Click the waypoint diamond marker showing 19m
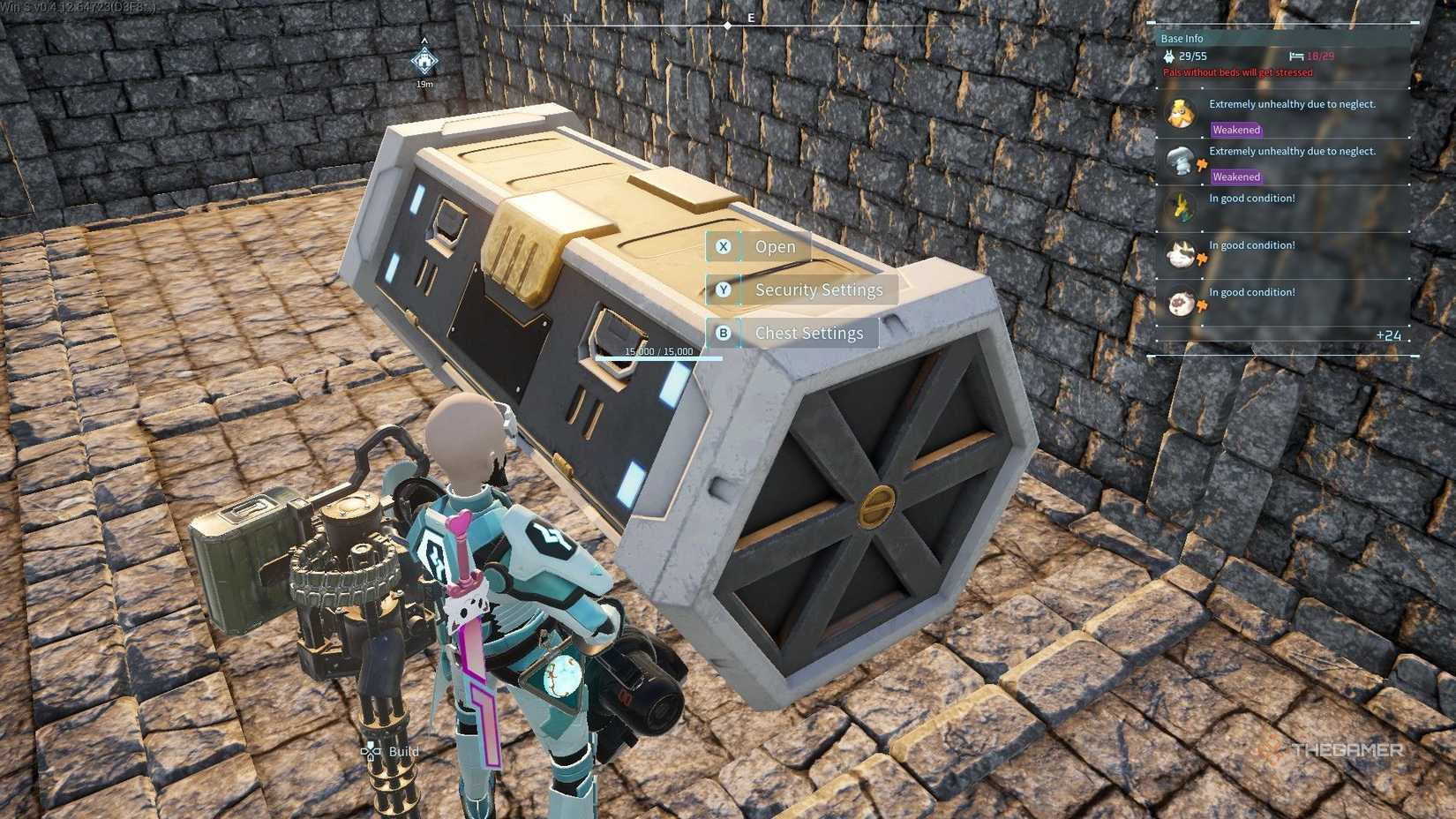The height and width of the screenshot is (819, 1456). coord(424,62)
